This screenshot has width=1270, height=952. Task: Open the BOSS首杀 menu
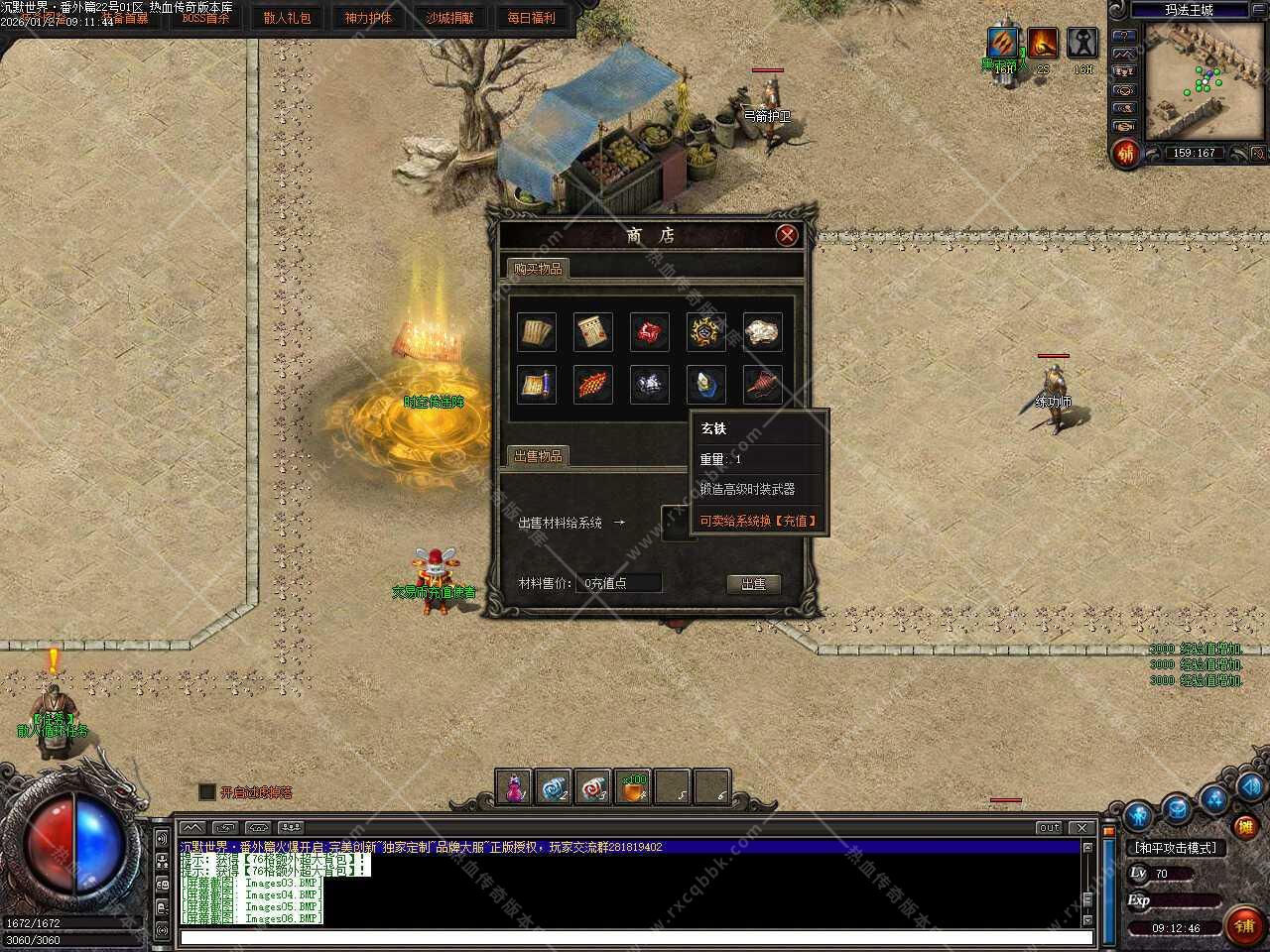pyautogui.click(x=205, y=18)
